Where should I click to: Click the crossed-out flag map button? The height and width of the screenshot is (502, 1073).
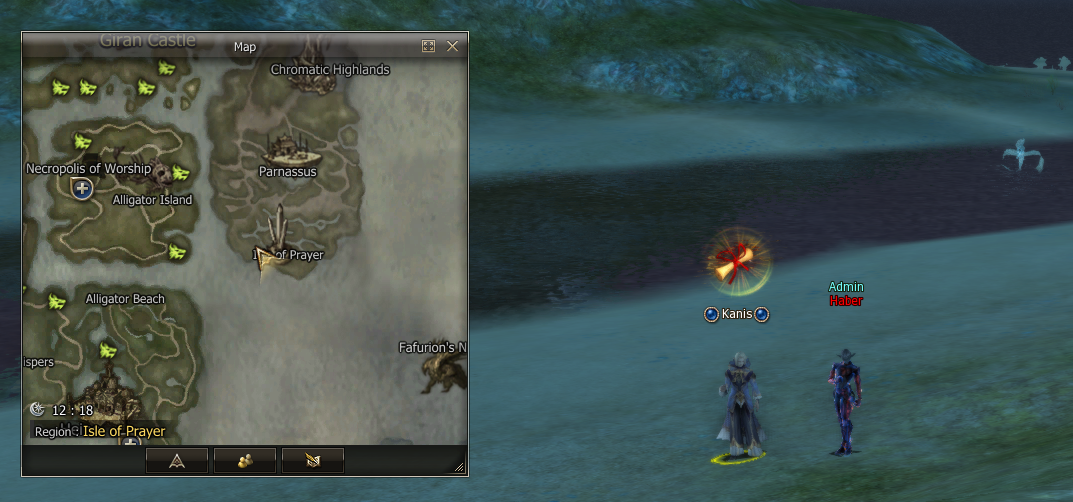(x=313, y=460)
